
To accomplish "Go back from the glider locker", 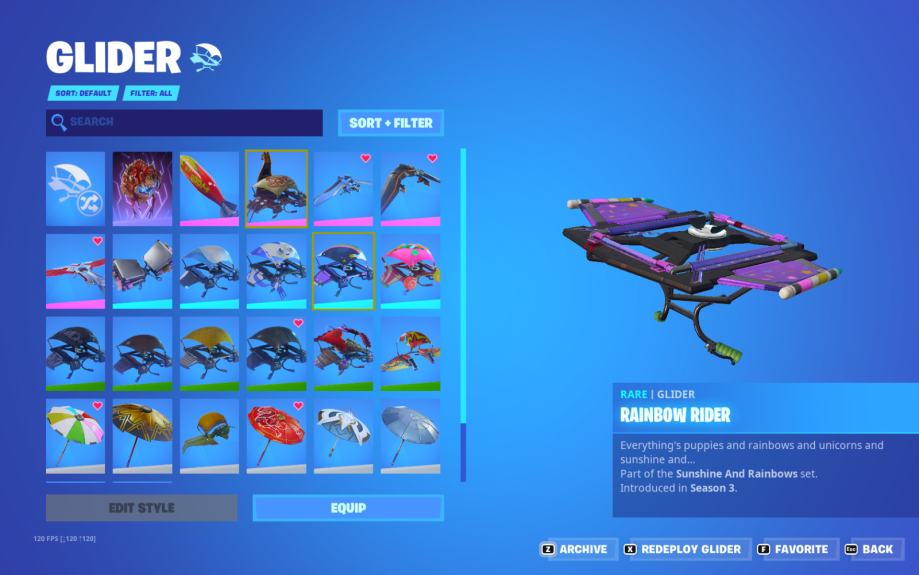I will (x=870, y=549).
